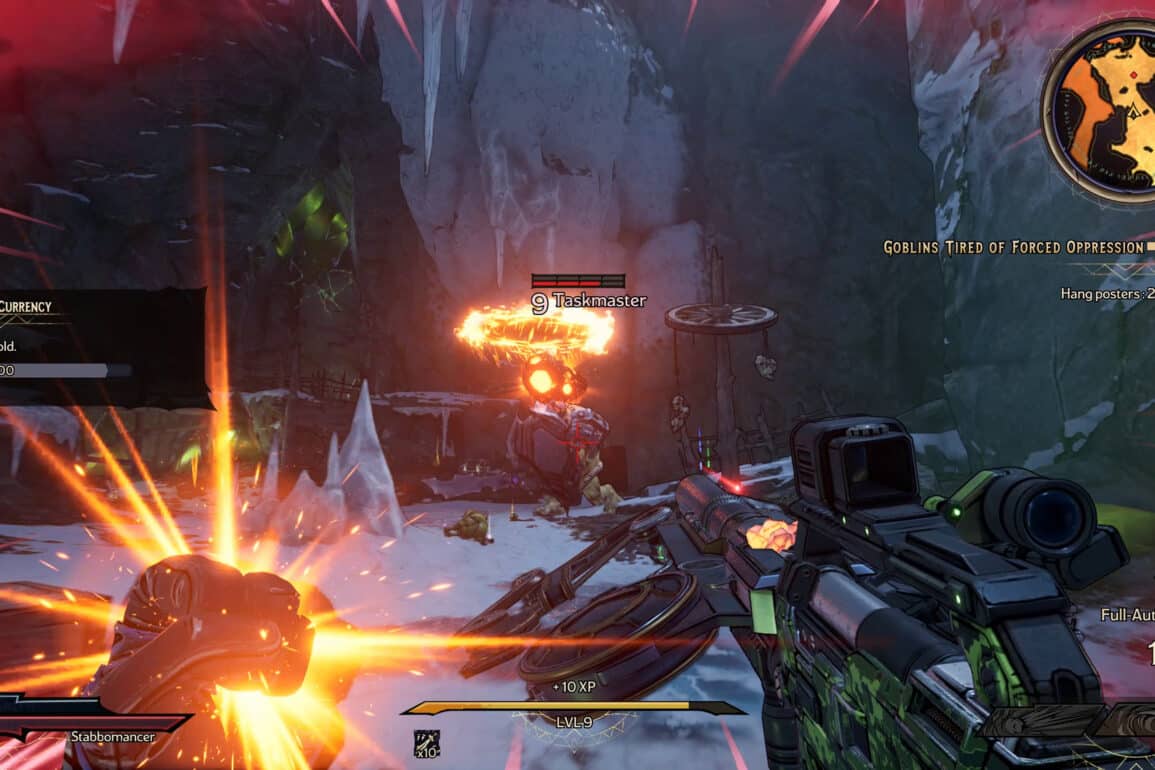
Task: Select the x10 dagger buff icon
Action: point(426,742)
